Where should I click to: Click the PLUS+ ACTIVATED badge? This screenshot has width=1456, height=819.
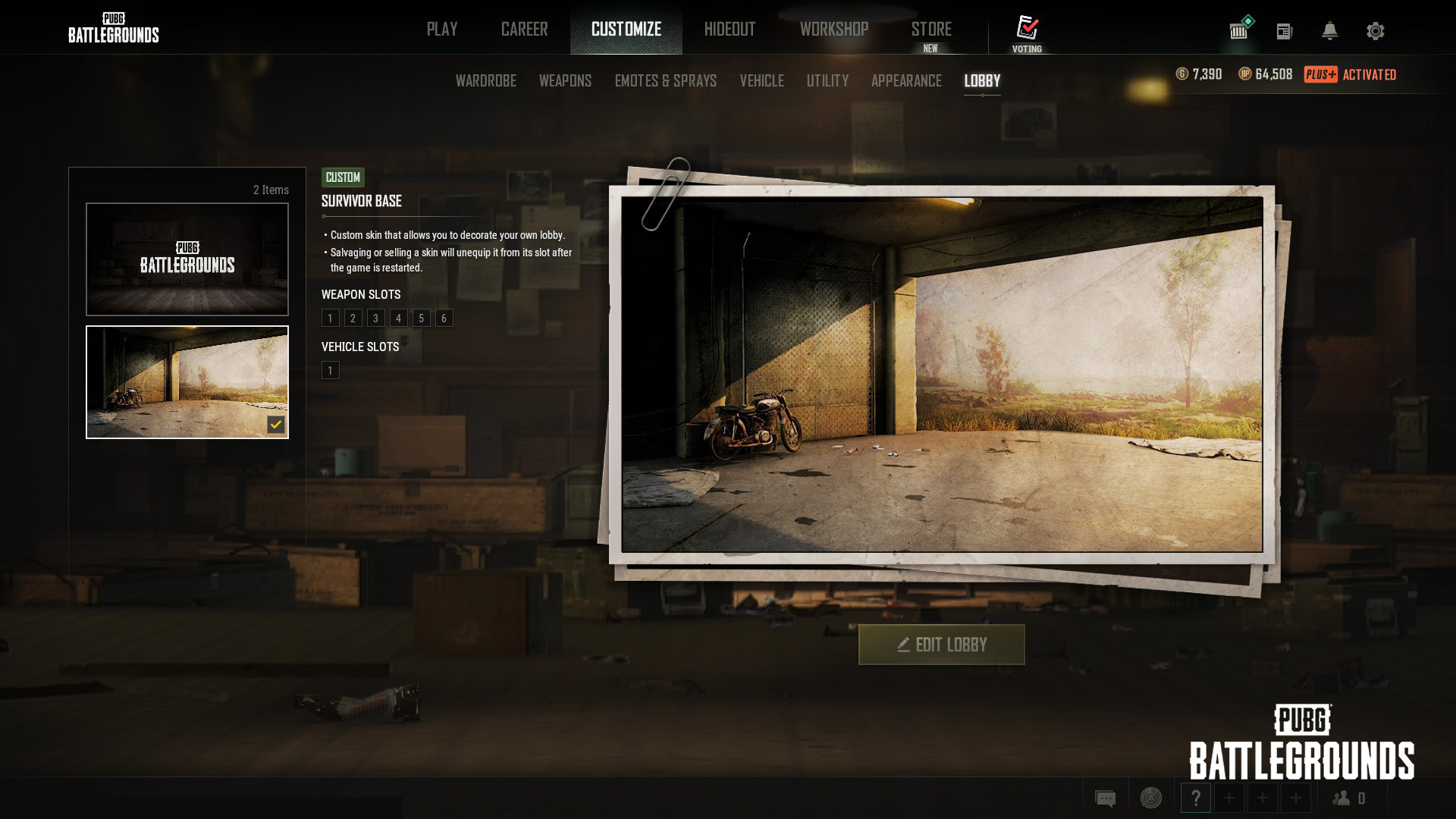[1351, 74]
